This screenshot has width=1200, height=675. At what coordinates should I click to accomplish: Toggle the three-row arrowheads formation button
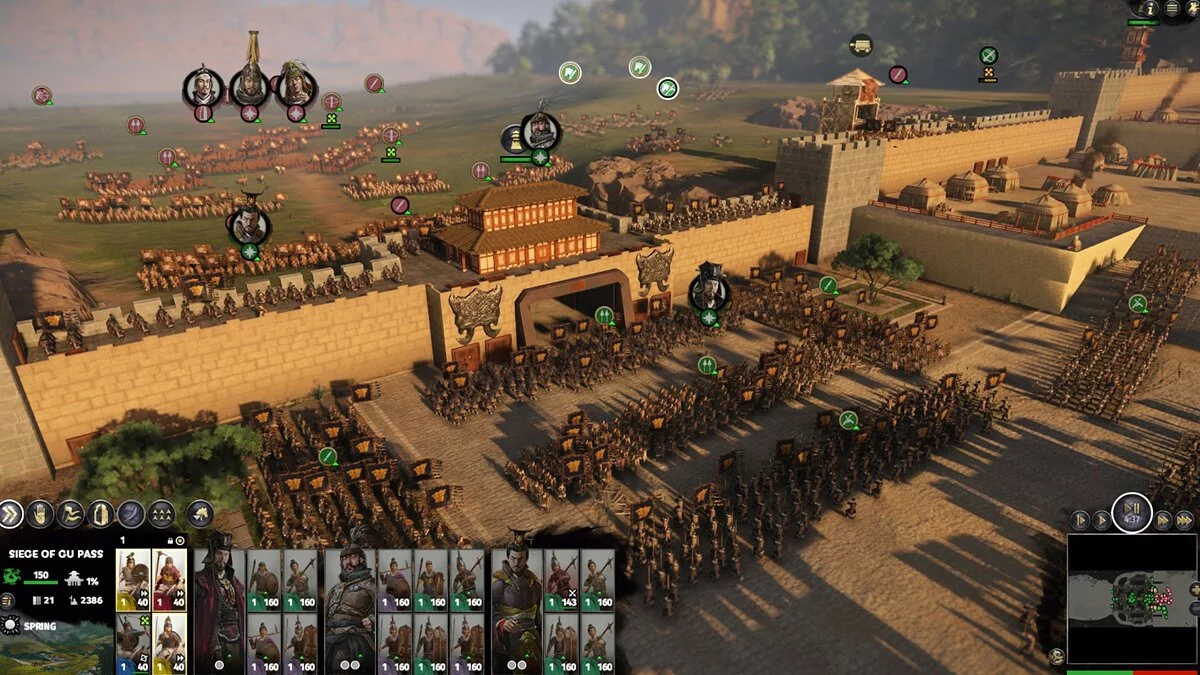tap(162, 514)
